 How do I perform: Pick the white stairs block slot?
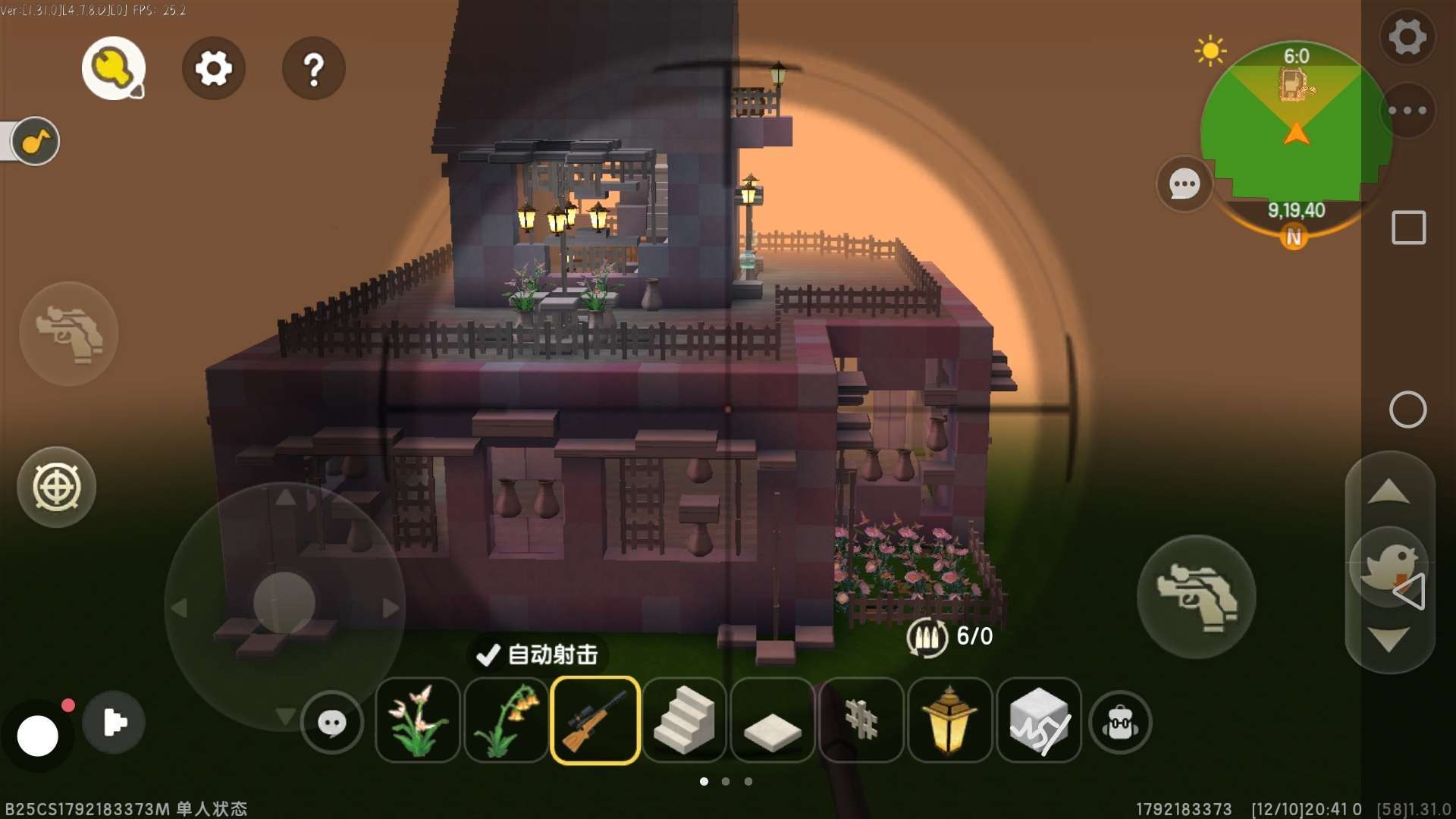pyautogui.click(x=684, y=720)
